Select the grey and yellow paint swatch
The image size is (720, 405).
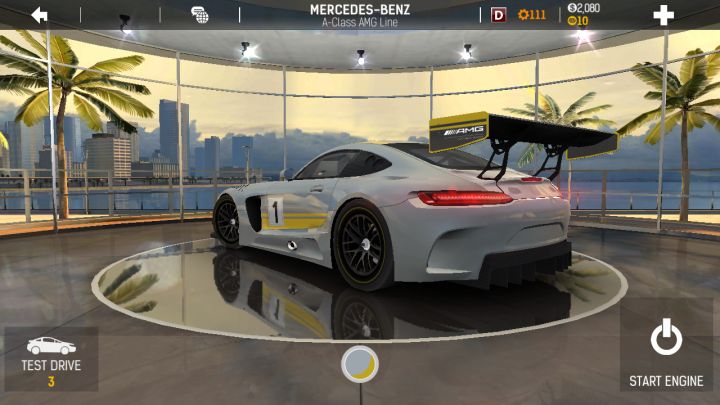360,364
